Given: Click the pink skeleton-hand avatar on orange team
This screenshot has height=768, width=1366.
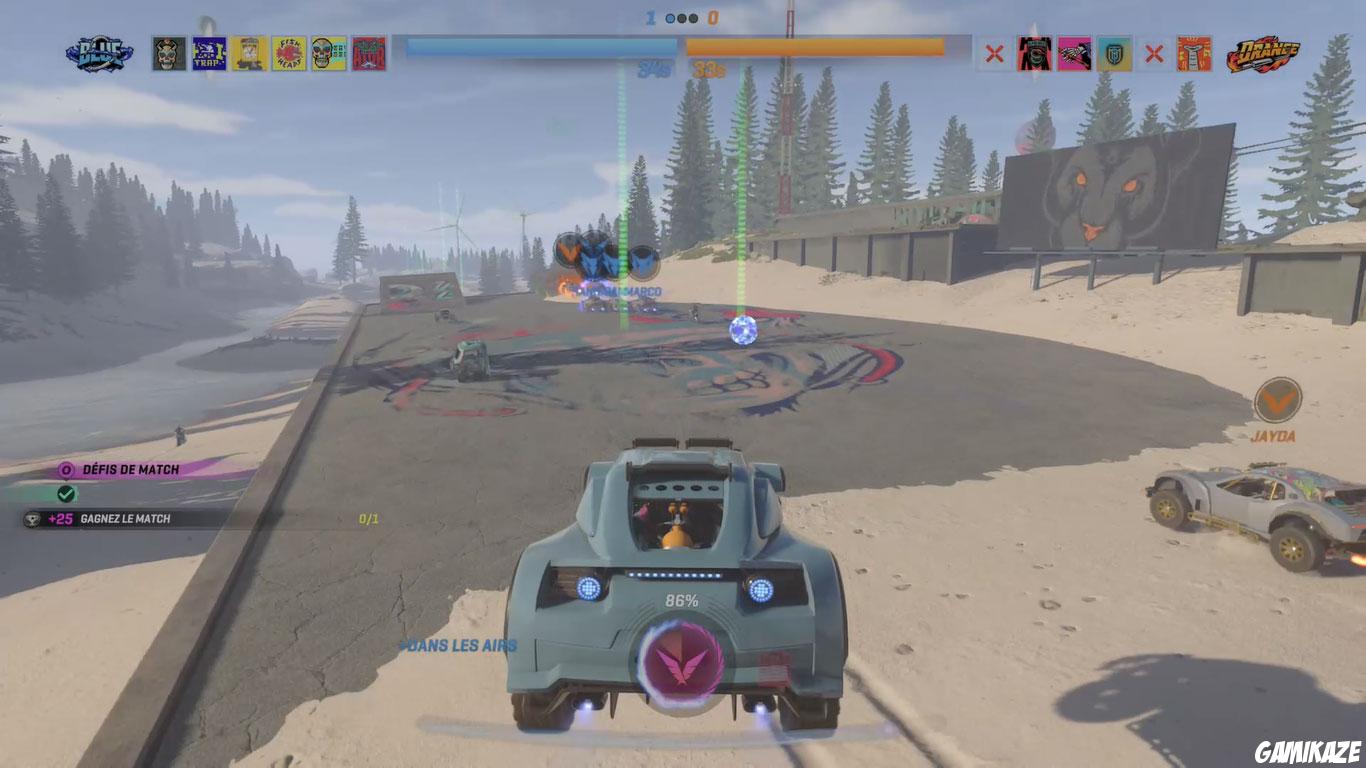Looking at the screenshot, I should 1074,53.
